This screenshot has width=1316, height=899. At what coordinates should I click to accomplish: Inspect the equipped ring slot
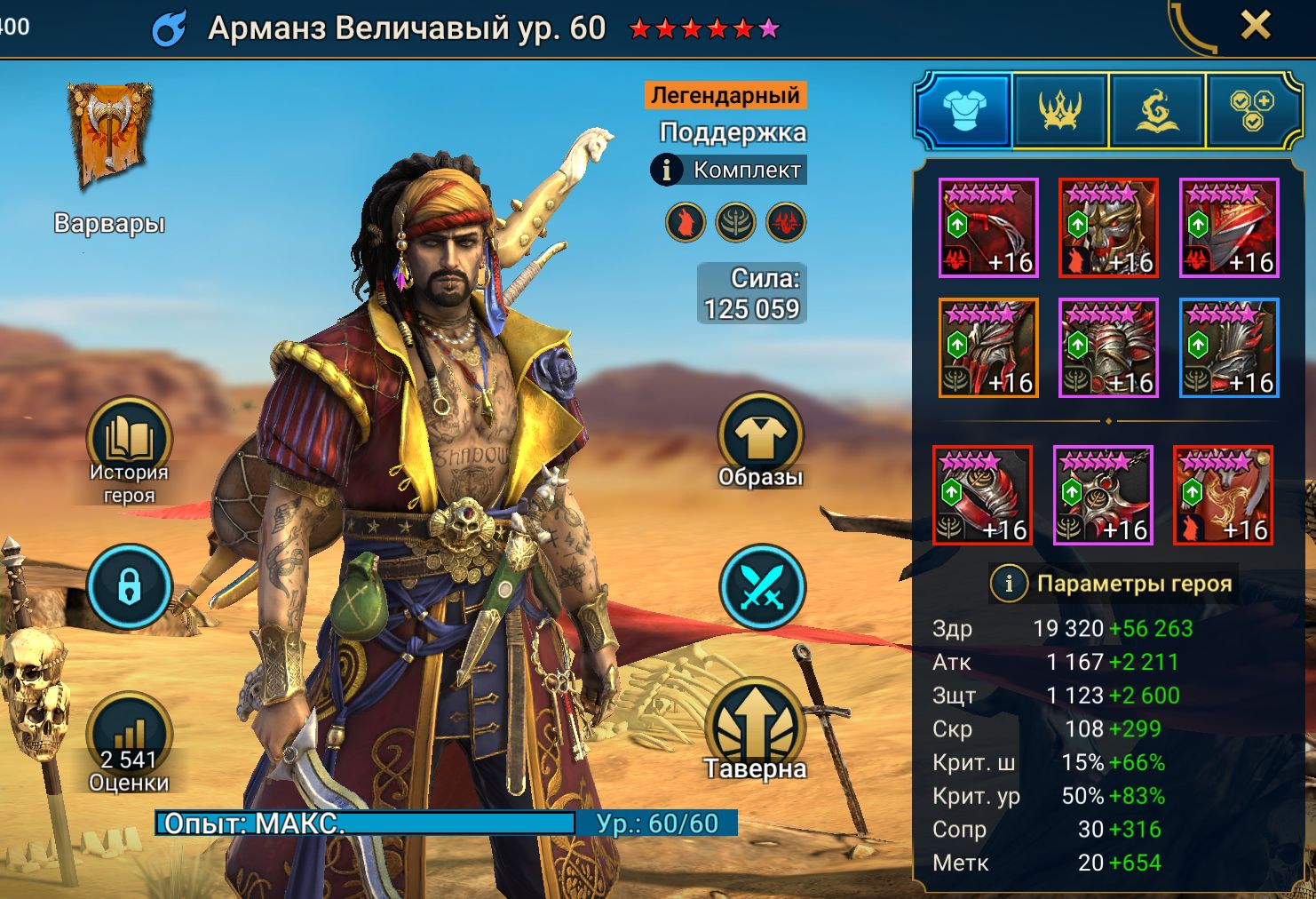982,495
